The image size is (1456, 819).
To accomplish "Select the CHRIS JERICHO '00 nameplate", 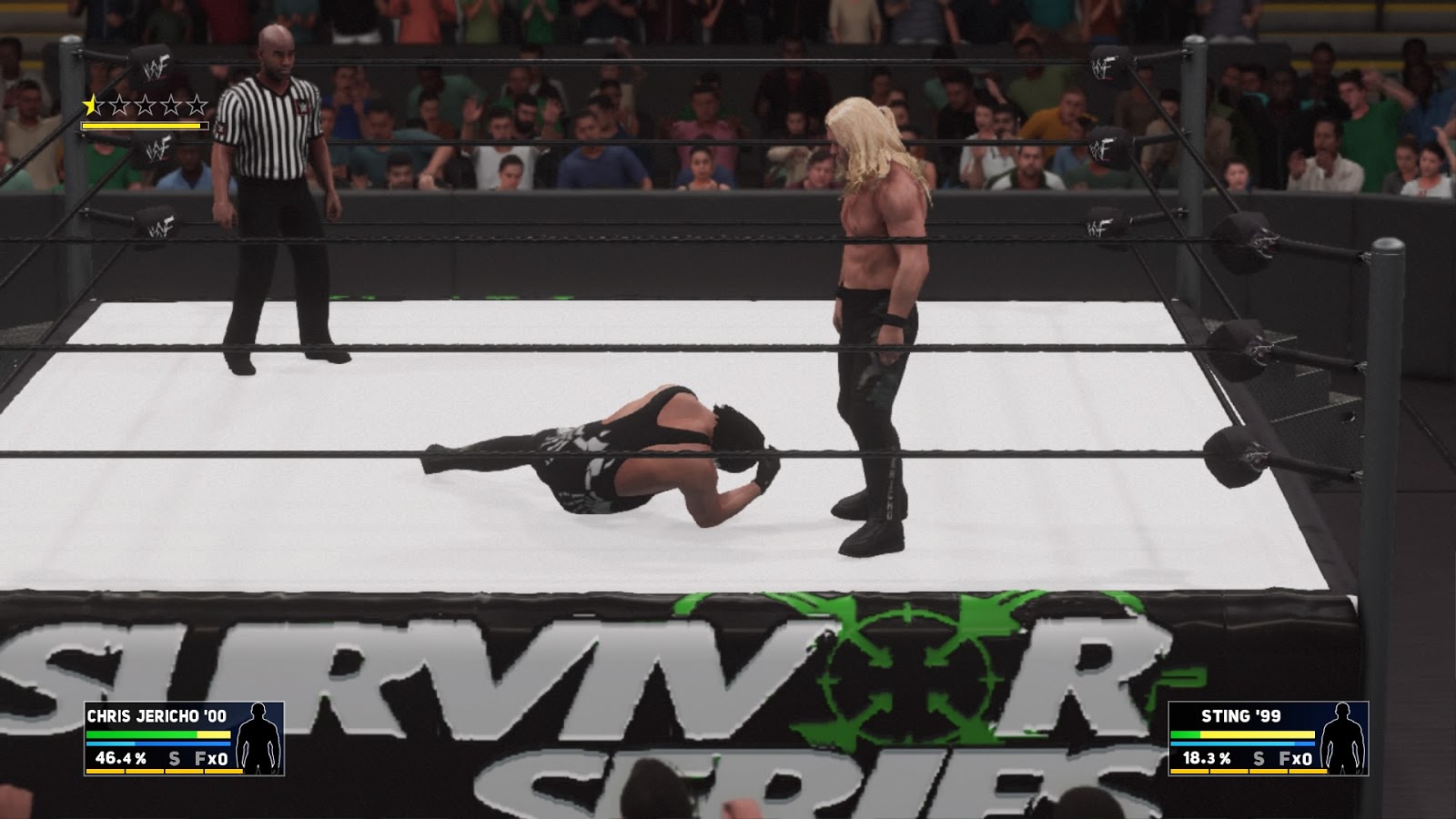I will pyautogui.click(x=156, y=716).
